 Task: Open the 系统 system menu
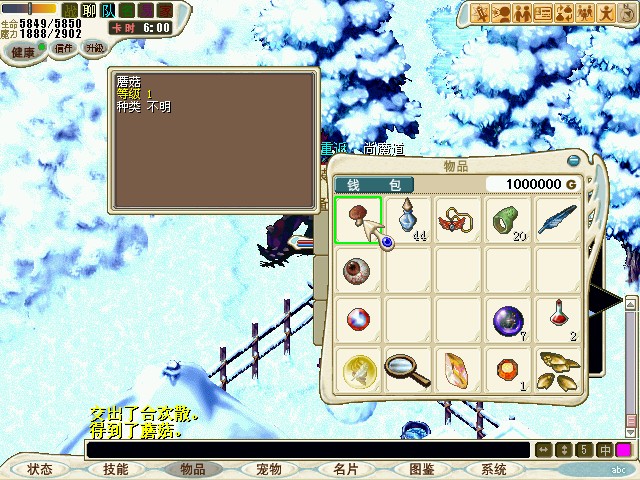pos(494,469)
